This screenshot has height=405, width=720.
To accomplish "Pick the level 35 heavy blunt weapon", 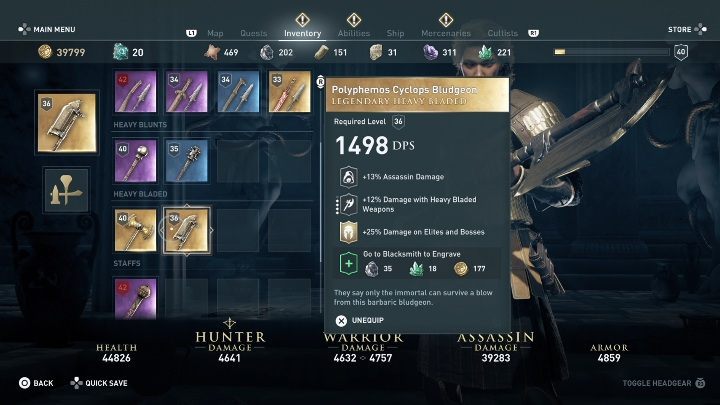I will [188, 161].
